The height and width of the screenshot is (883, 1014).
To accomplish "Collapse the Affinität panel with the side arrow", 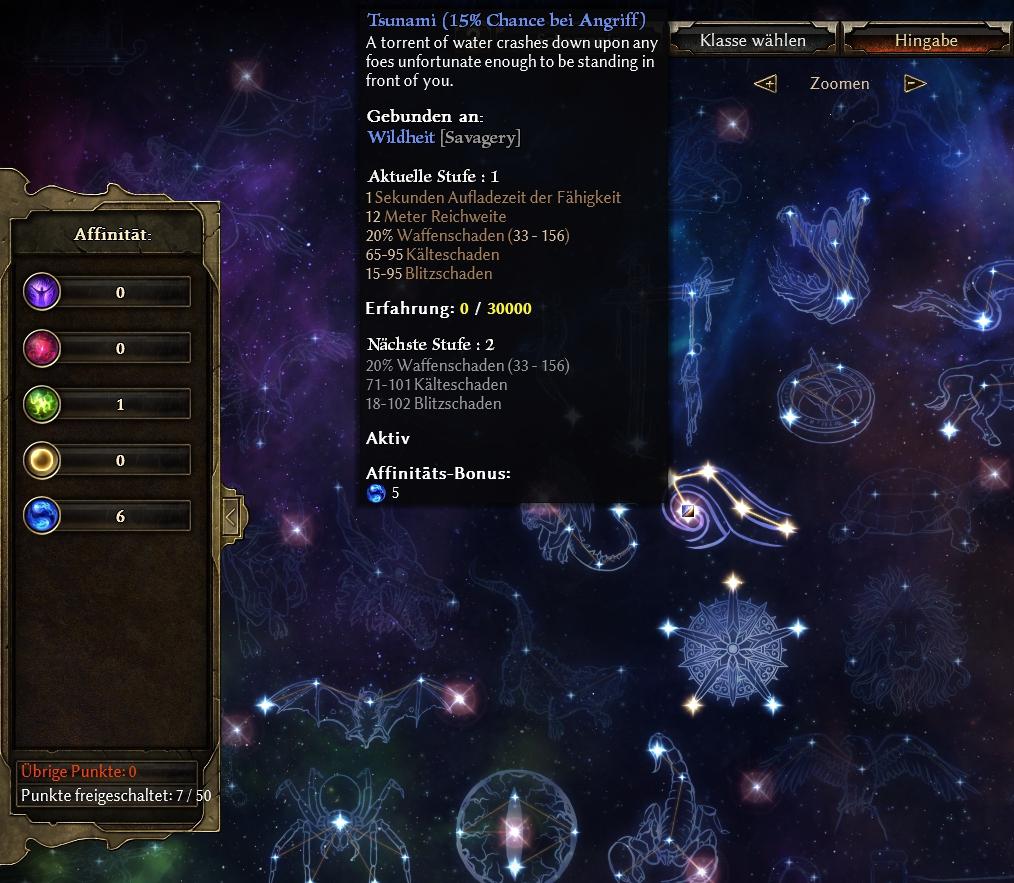I will tap(231, 517).
